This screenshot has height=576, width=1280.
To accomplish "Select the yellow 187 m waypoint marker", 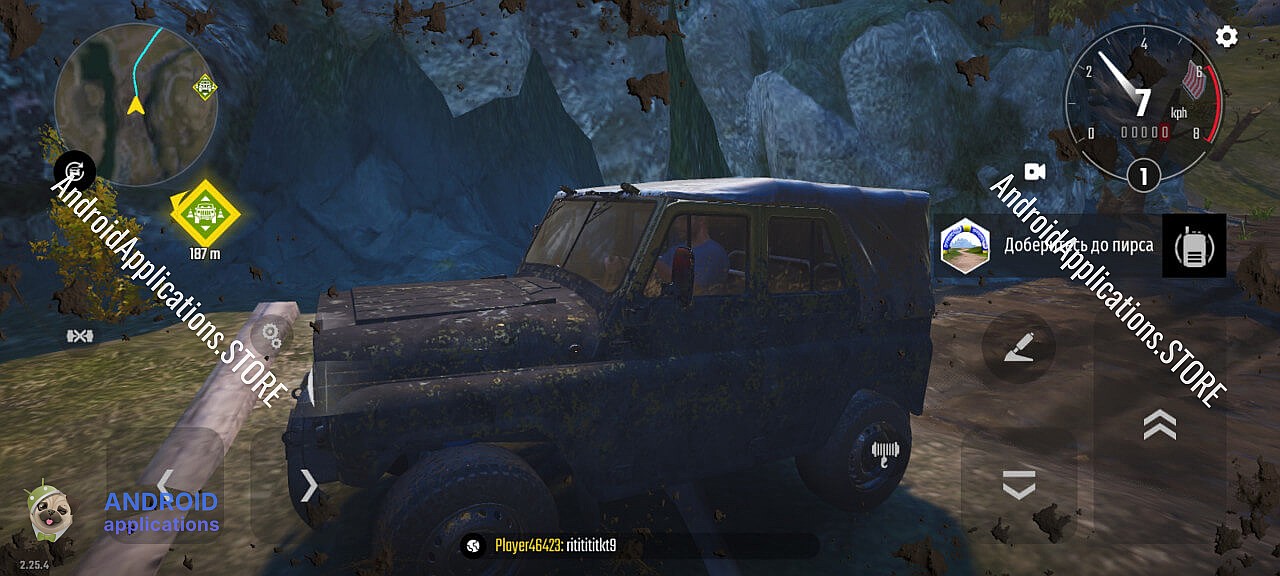I will coord(205,211).
